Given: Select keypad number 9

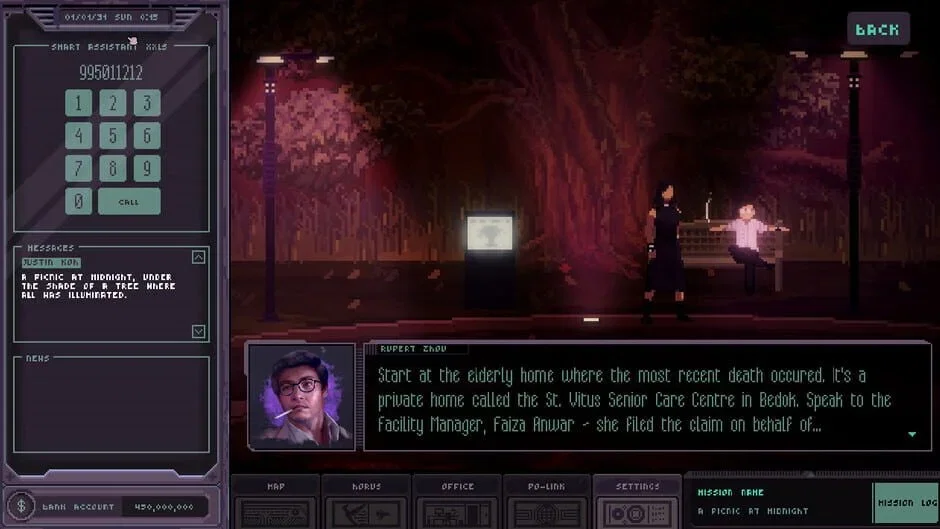Looking at the screenshot, I should pyautogui.click(x=147, y=168).
